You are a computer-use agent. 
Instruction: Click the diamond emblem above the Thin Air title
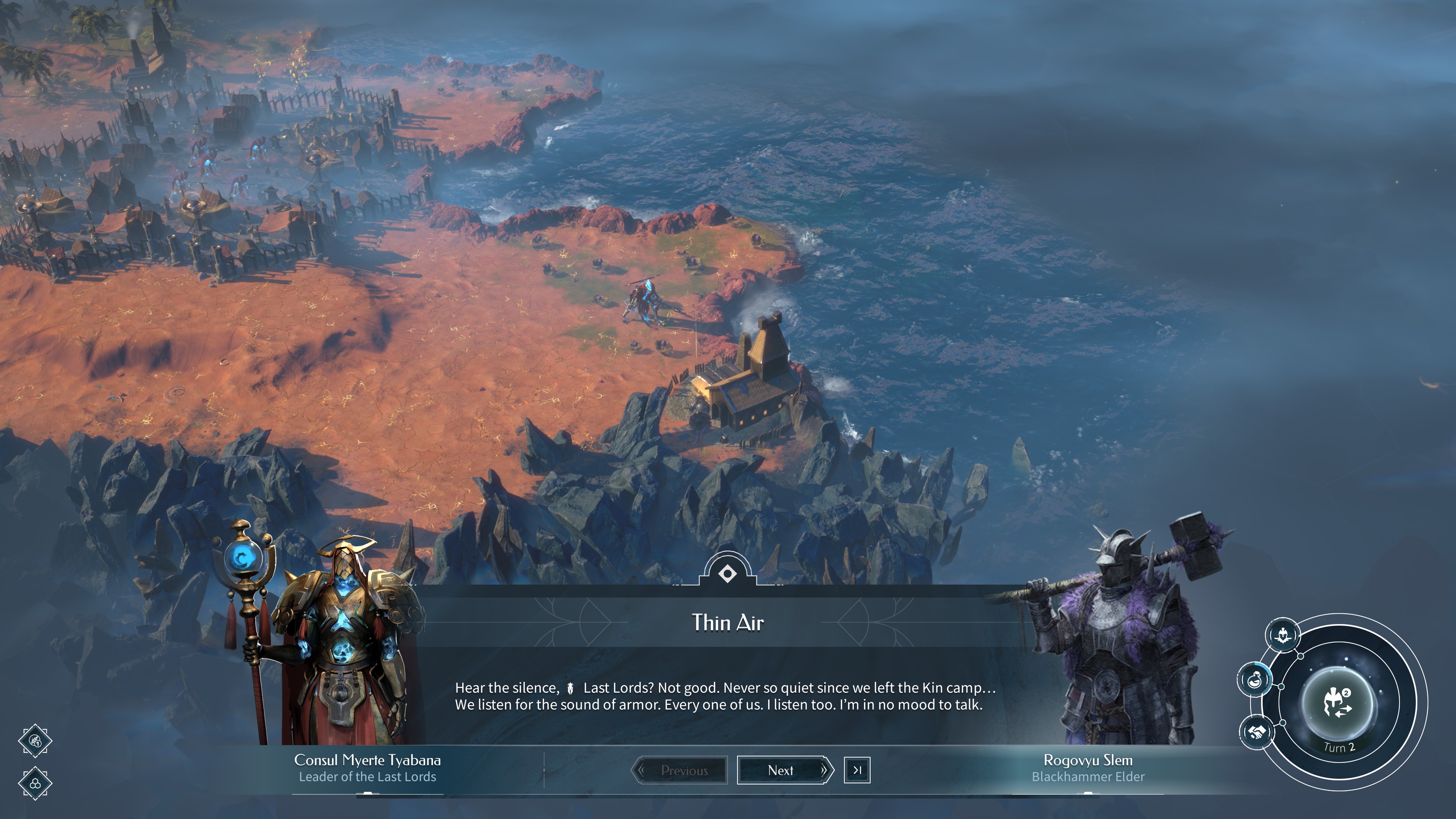(728, 574)
